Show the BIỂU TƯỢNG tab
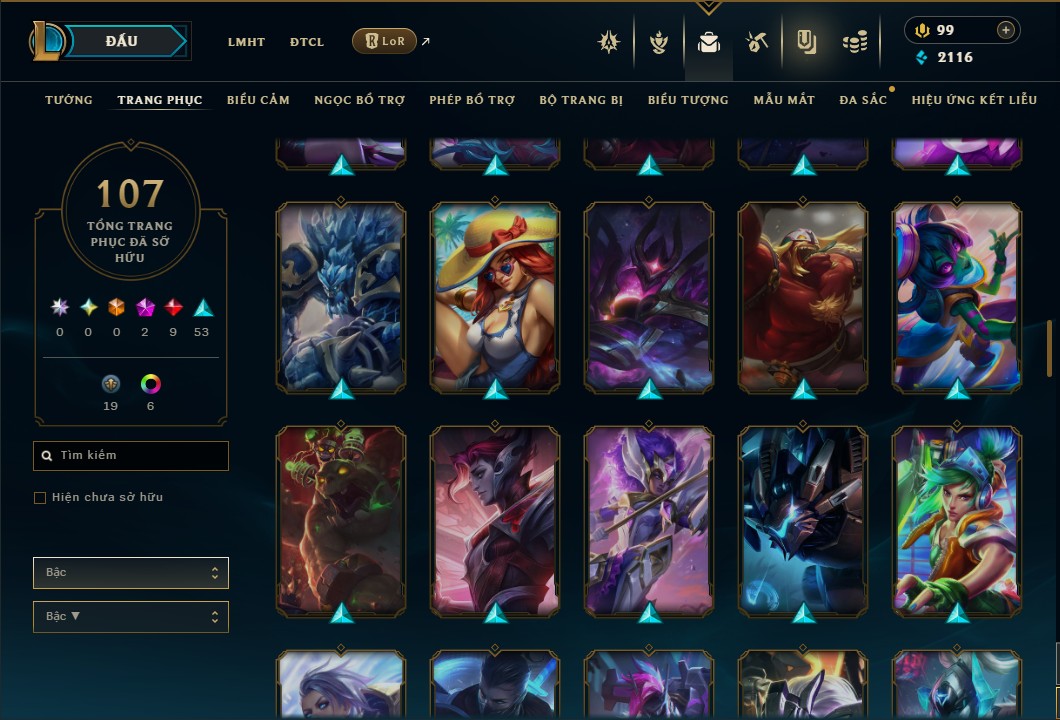This screenshot has height=720, width=1060. tap(688, 100)
